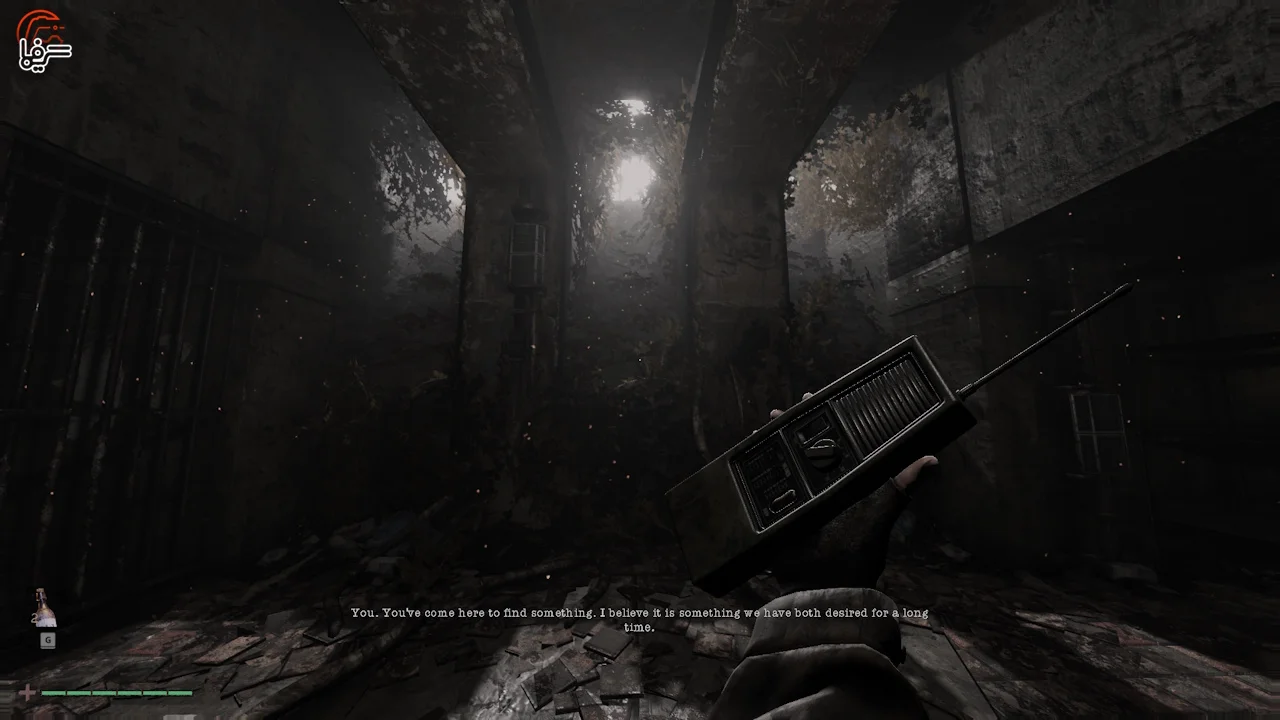Select the bottle item icon
The height and width of the screenshot is (720, 1280).
click(x=45, y=608)
